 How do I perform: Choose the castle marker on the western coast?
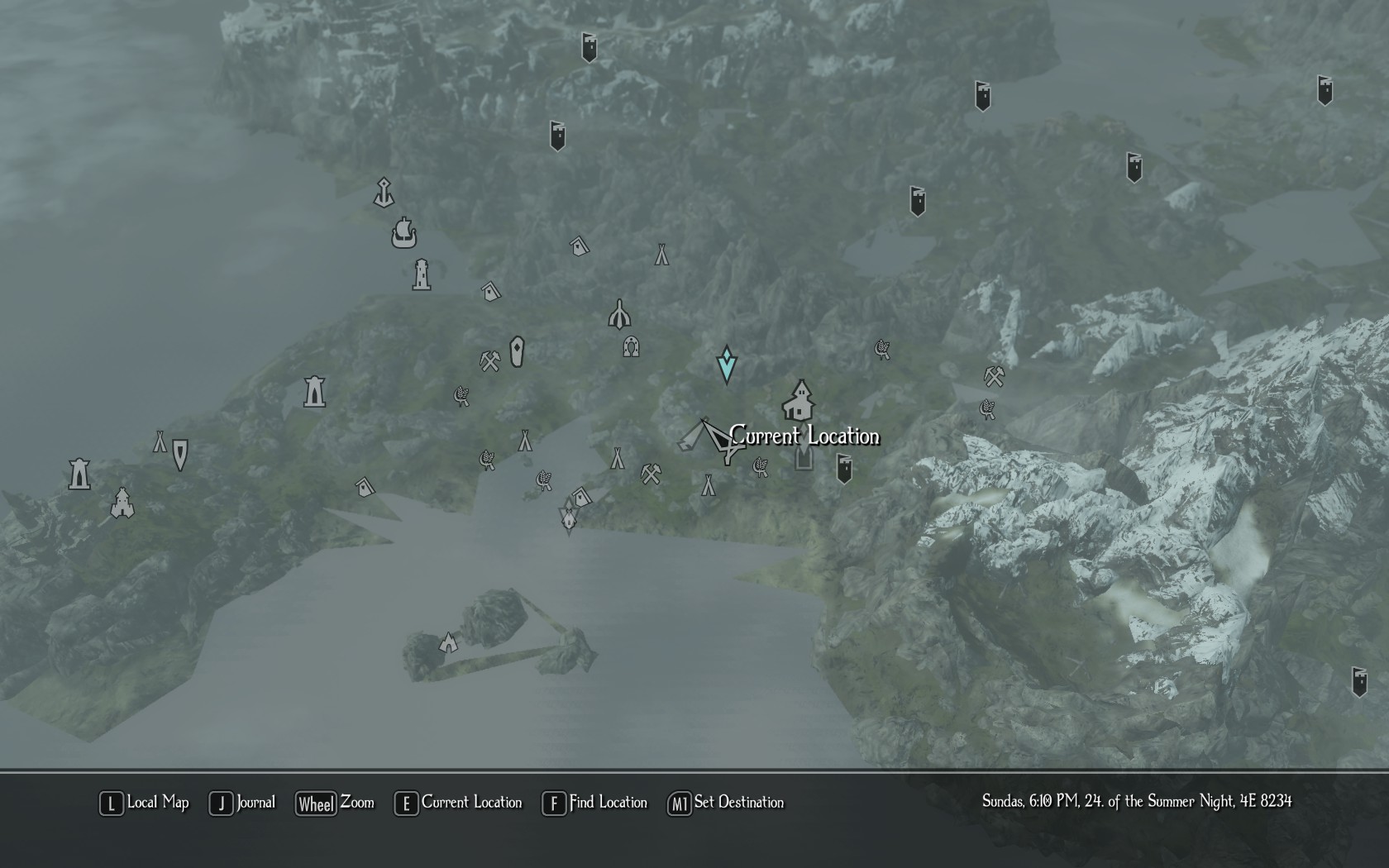[122, 502]
